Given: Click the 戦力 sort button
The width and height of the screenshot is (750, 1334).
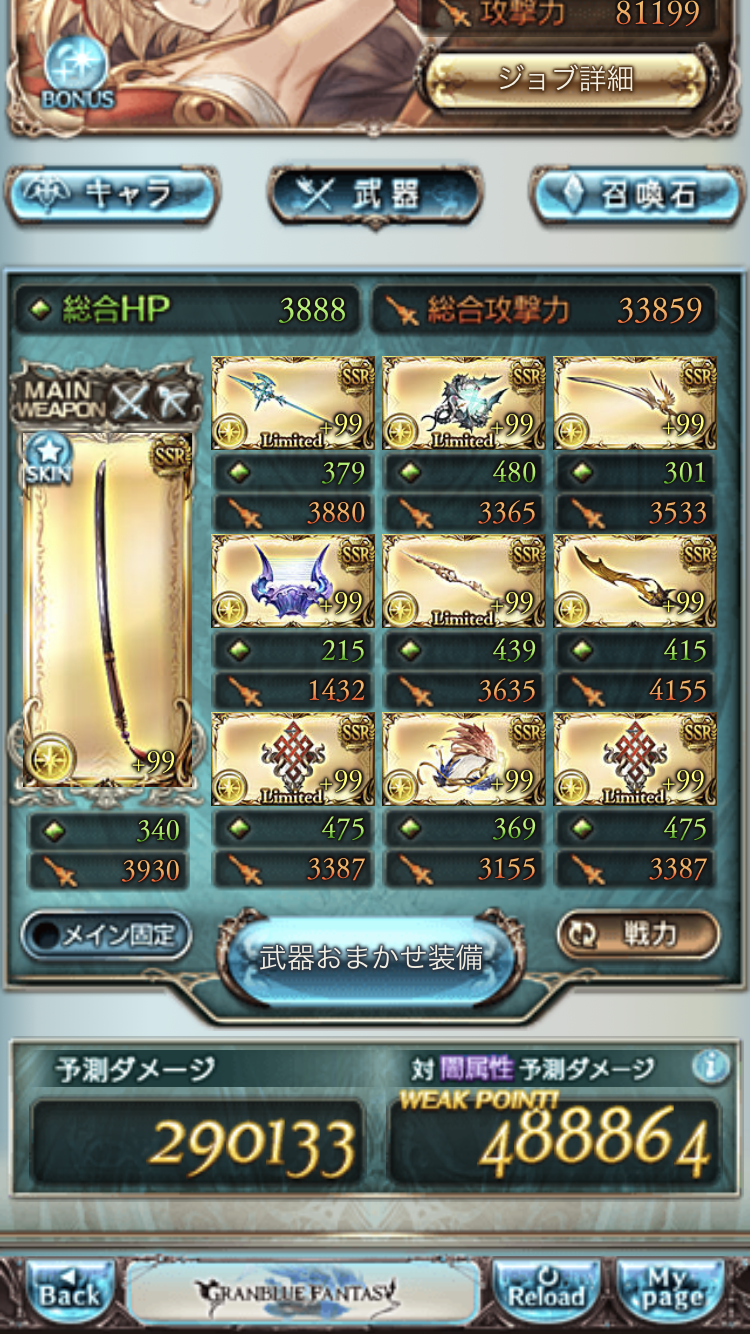Looking at the screenshot, I should 637,935.
